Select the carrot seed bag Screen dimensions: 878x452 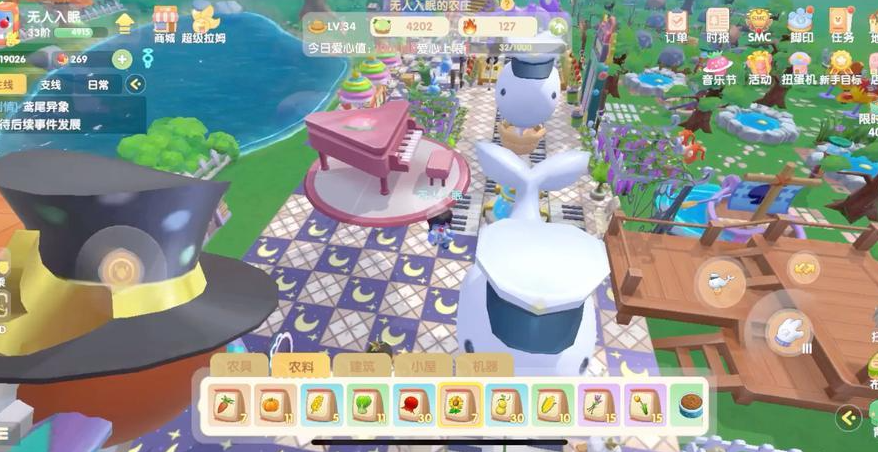pos(225,403)
